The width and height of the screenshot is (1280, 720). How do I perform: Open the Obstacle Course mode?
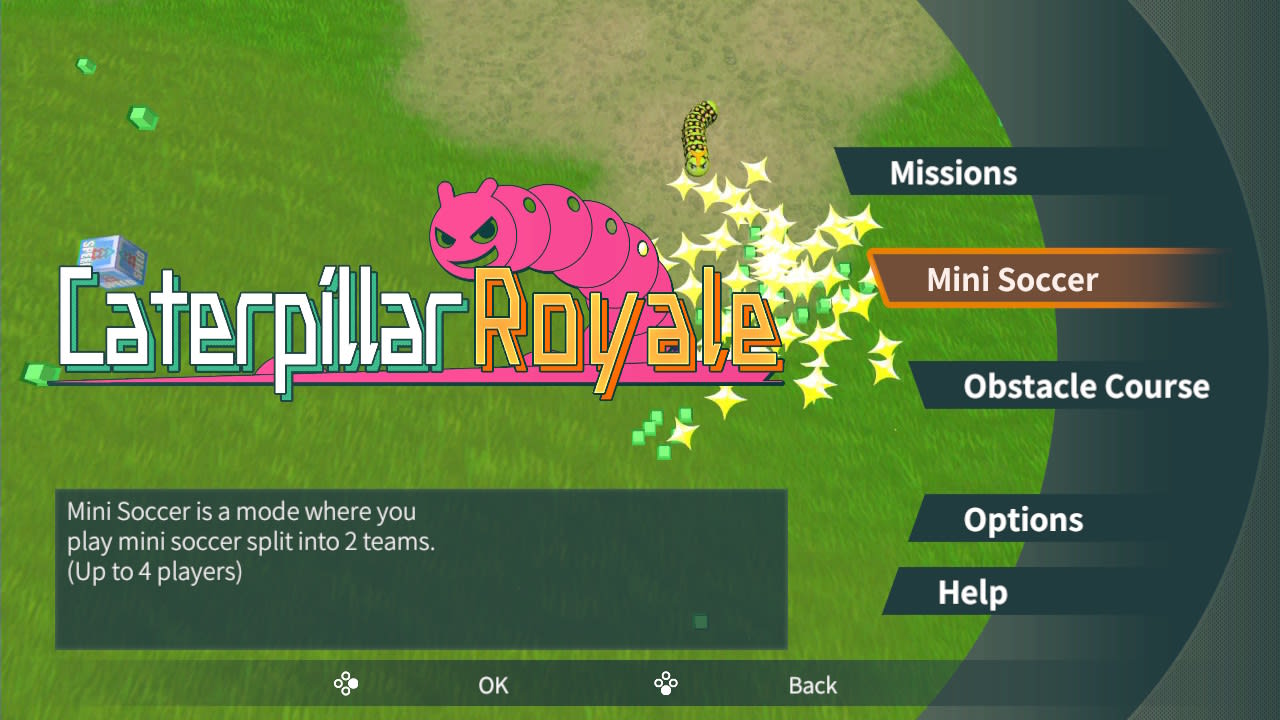tap(1086, 386)
